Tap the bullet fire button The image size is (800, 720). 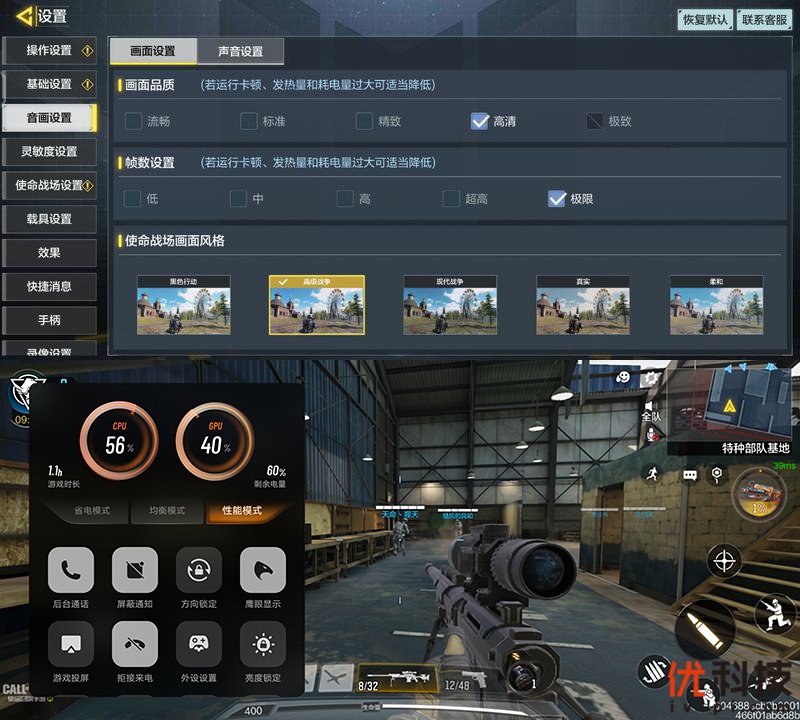click(702, 629)
